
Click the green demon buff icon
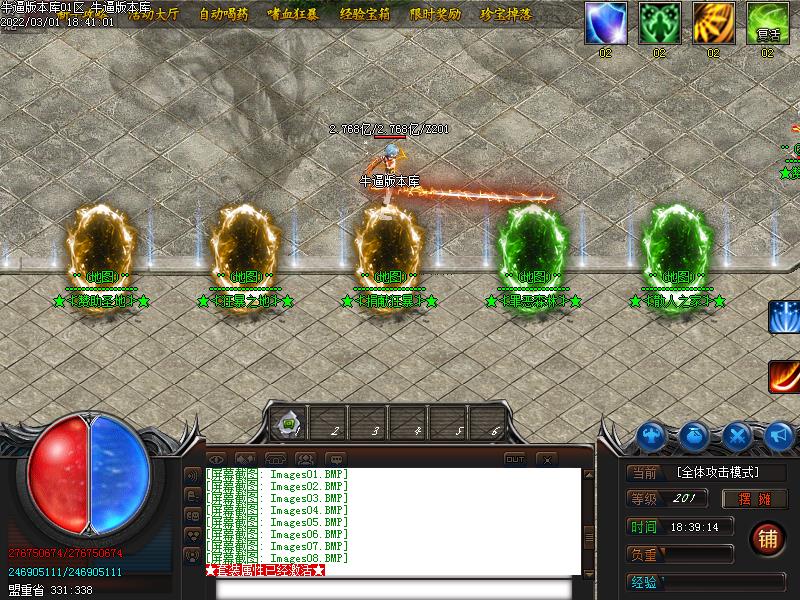click(x=659, y=22)
